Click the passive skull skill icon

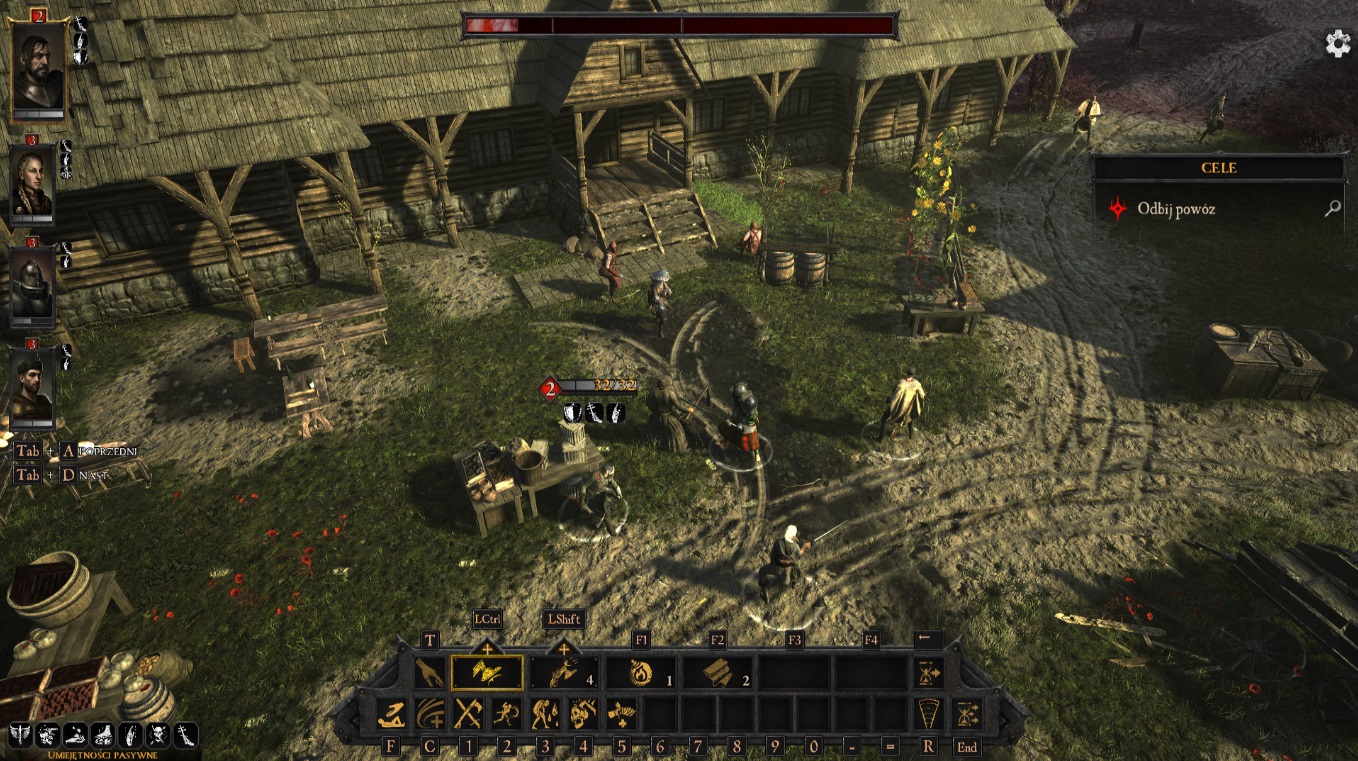(158, 736)
